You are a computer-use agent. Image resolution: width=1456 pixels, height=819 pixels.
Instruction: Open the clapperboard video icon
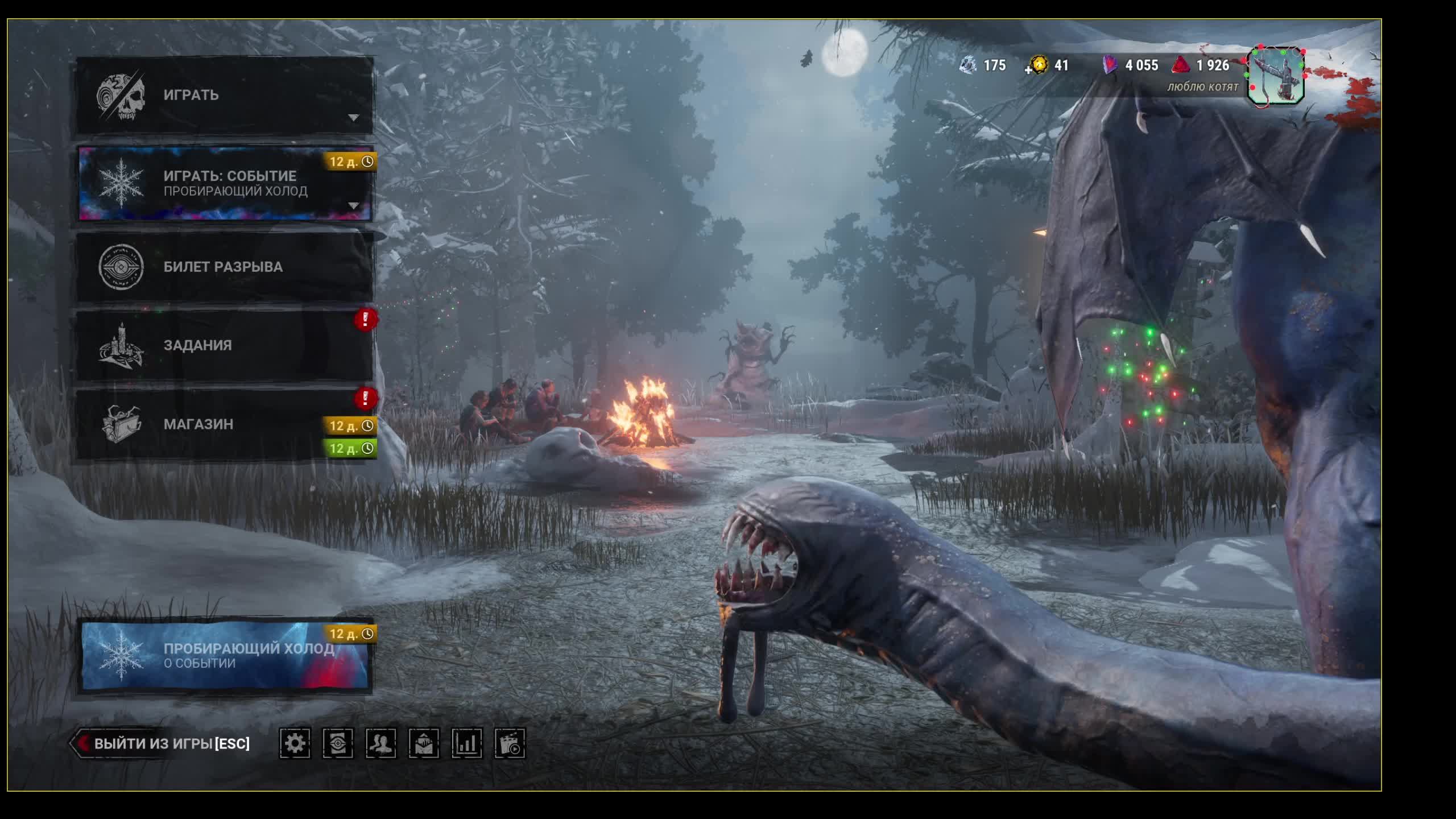510,743
